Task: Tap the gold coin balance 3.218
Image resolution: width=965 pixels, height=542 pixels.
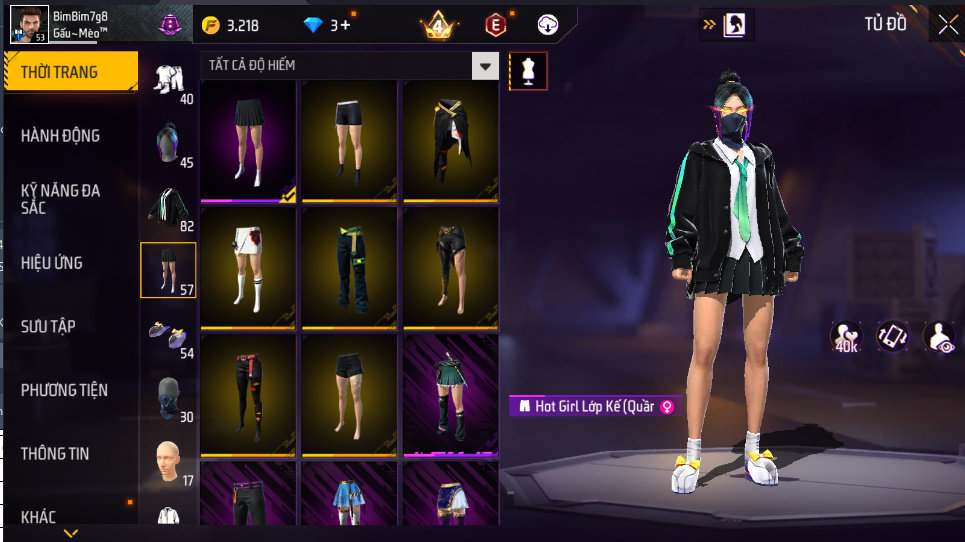Action: 236,25
